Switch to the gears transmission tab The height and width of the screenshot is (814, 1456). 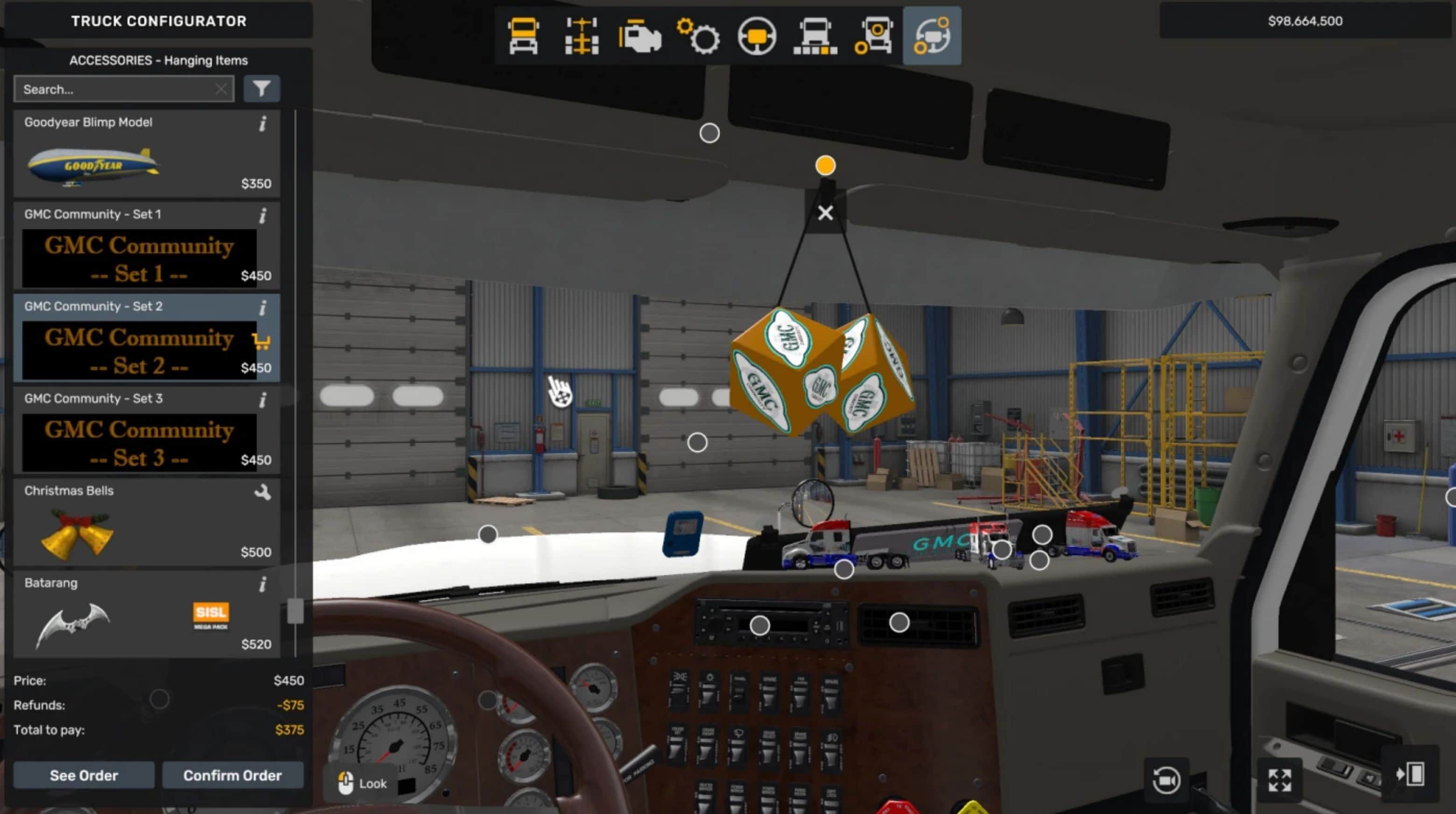(x=698, y=36)
